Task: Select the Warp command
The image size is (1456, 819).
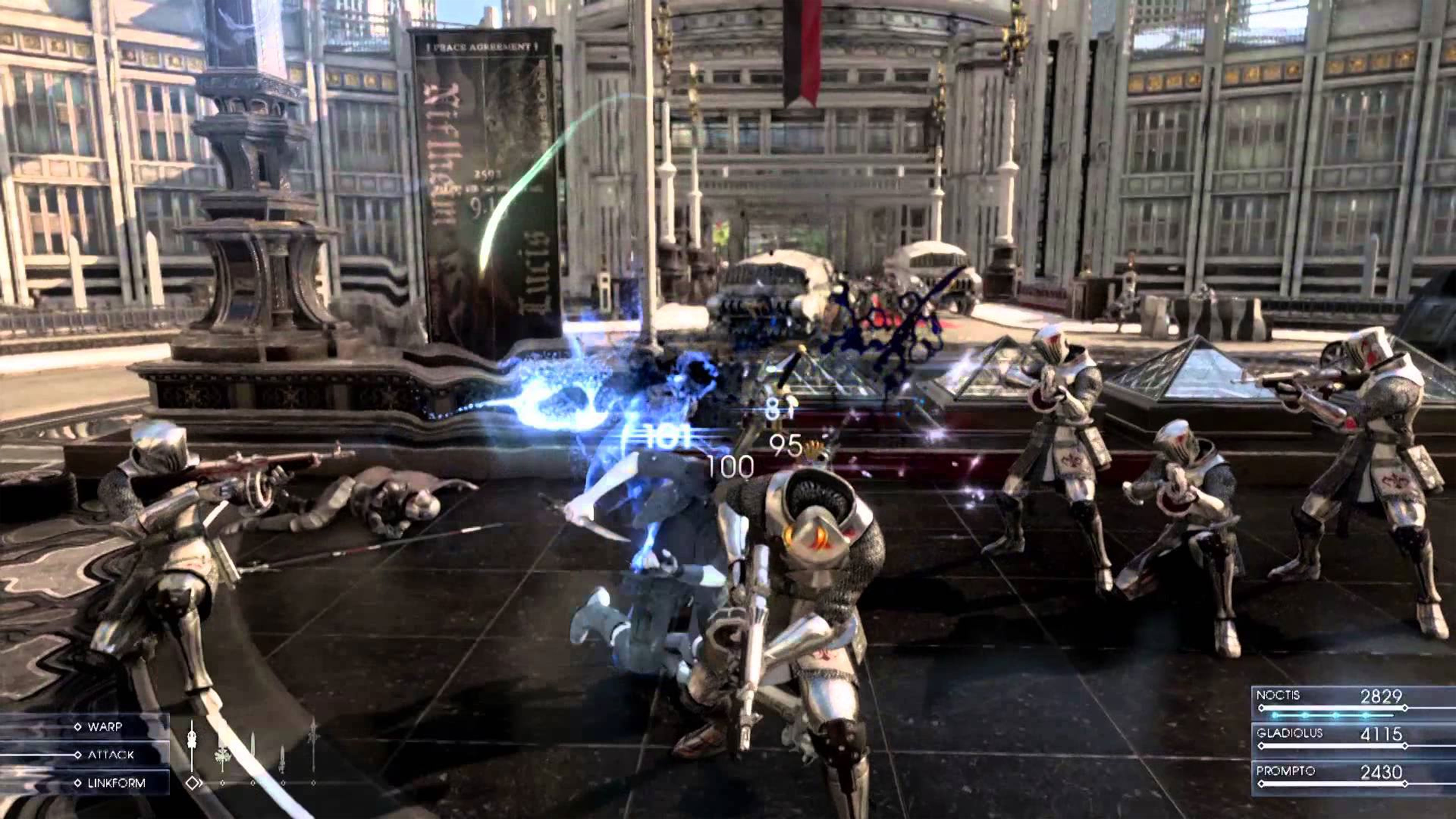Action: pos(105,727)
